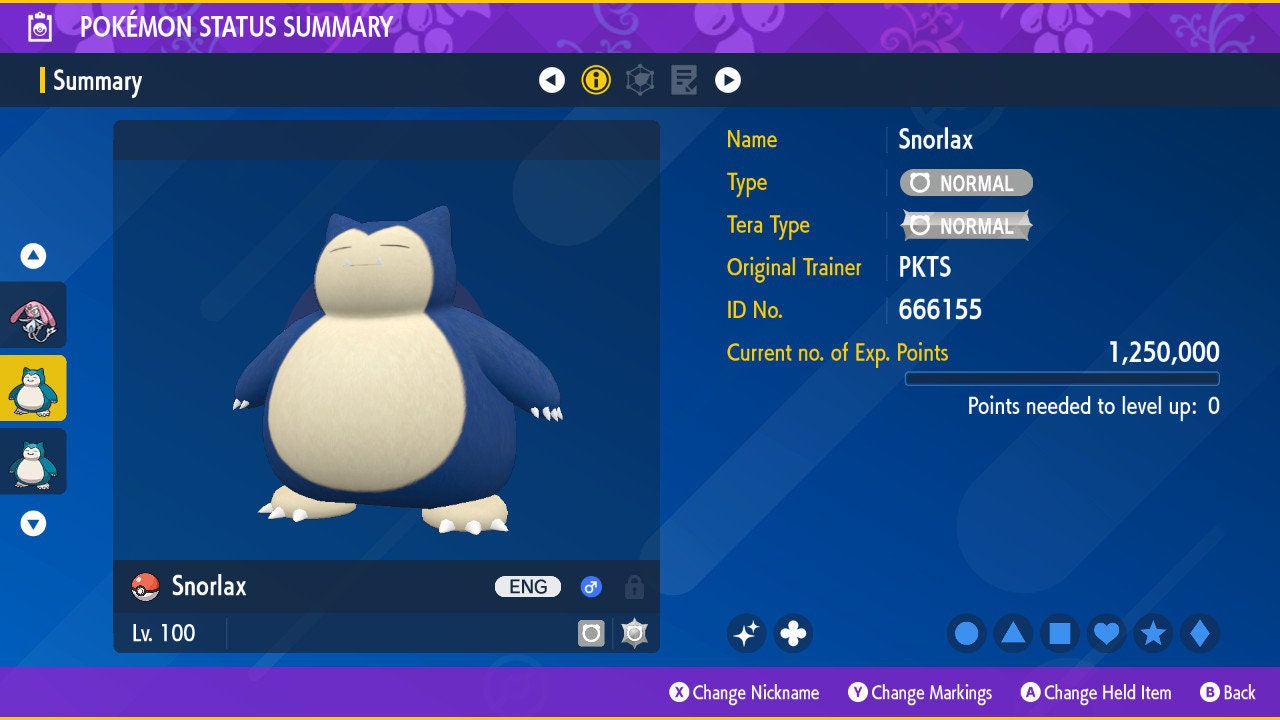Toggle the heart marking
This screenshot has height=720, width=1280.
click(x=1106, y=633)
